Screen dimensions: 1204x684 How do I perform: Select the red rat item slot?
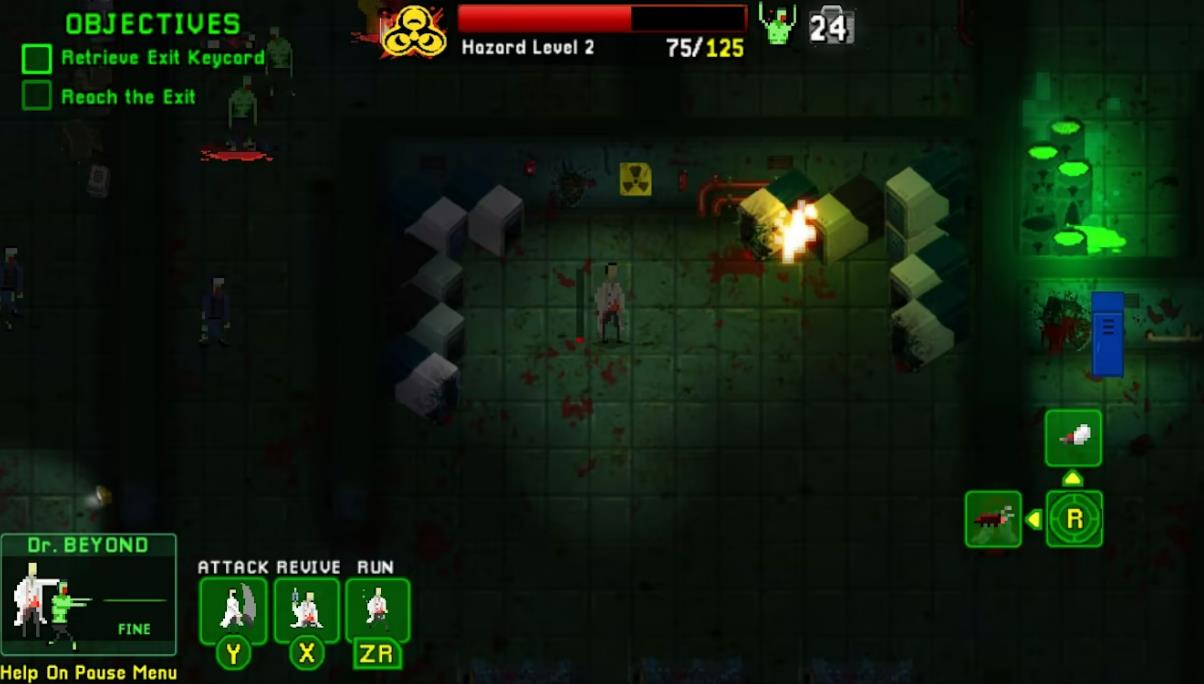[993, 519]
